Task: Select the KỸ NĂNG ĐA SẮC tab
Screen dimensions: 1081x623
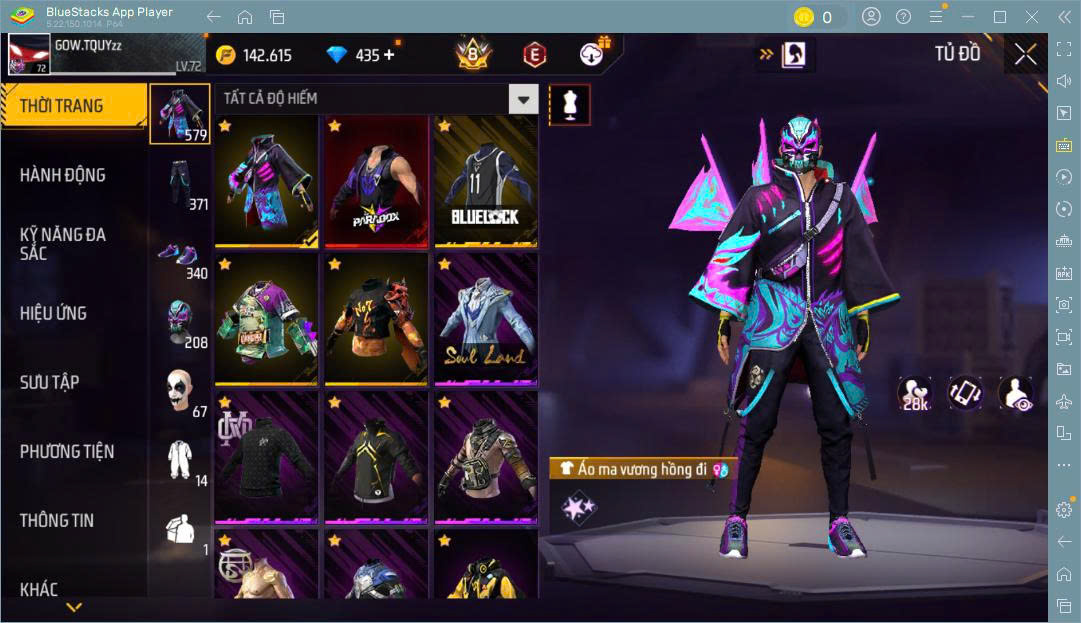Action: click(62, 244)
